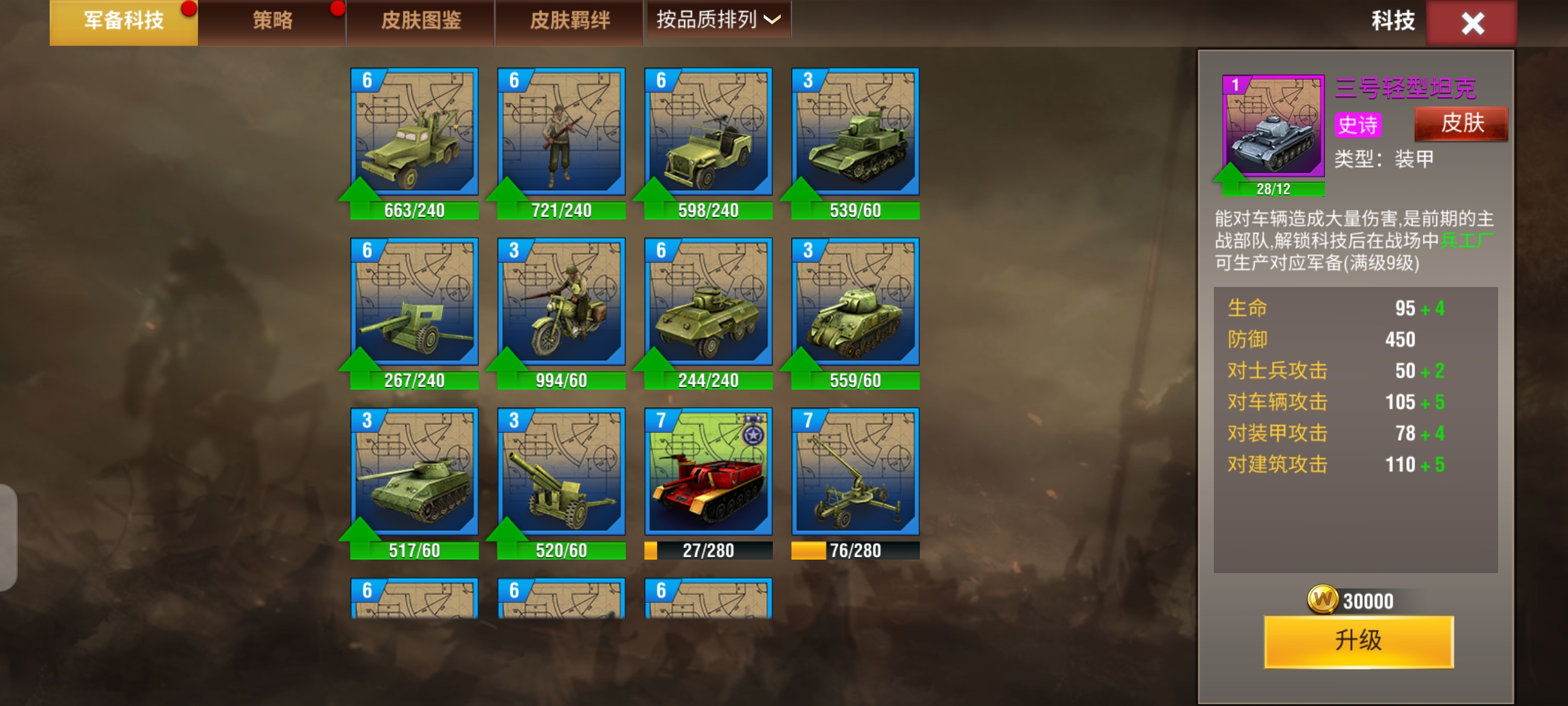Open the 策略 tab

pos(272,22)
